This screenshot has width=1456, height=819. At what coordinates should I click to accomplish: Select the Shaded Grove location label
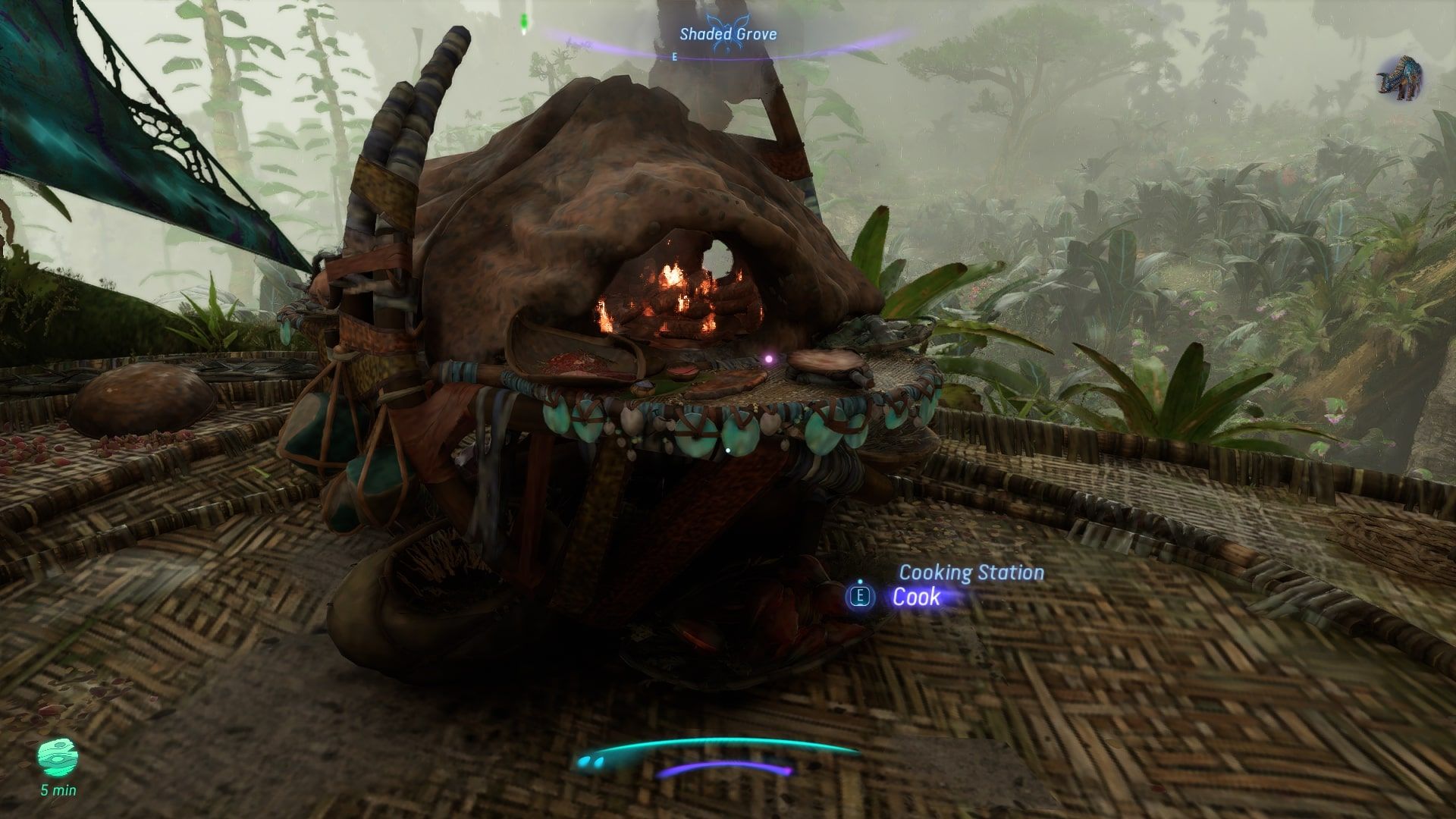pos(728,34)
